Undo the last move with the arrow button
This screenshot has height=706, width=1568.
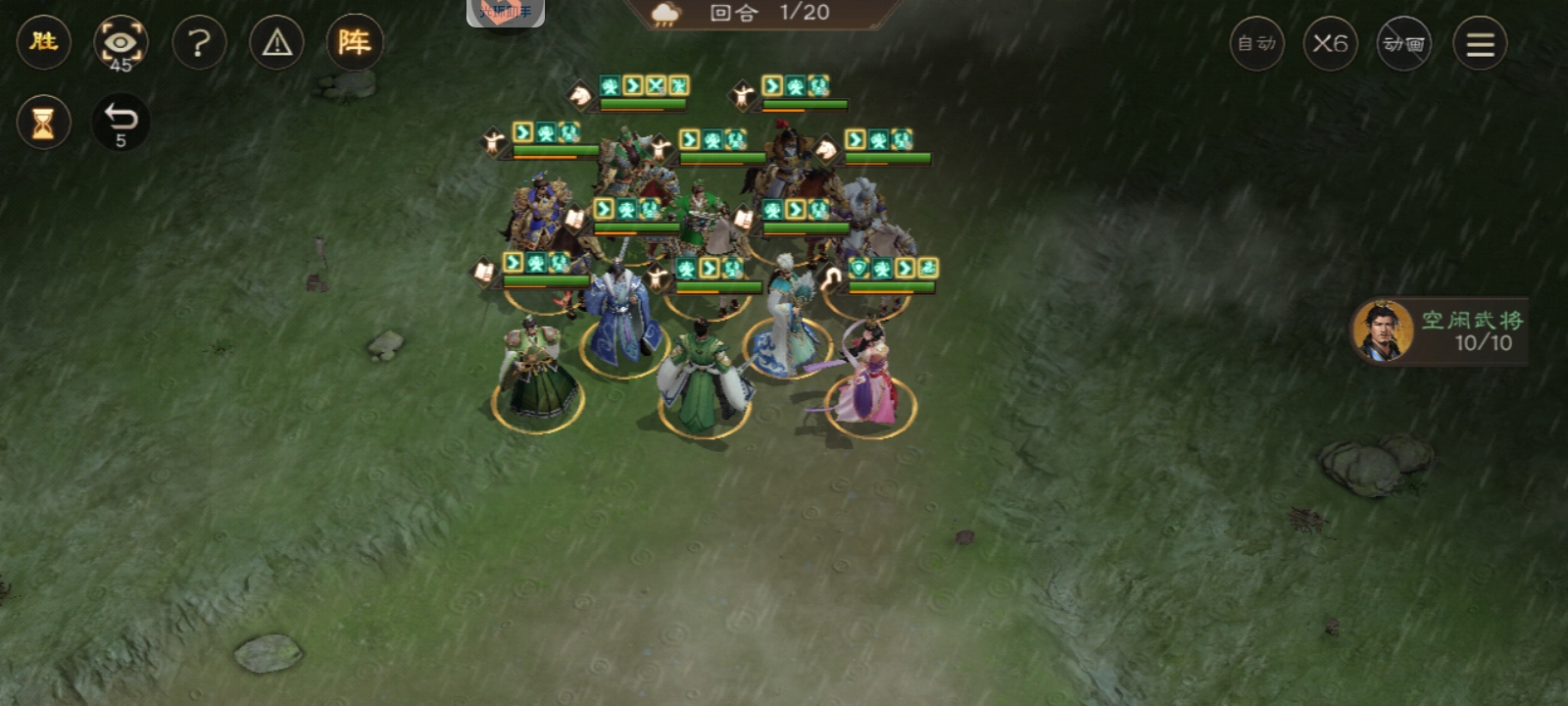[x=121, y=122]
